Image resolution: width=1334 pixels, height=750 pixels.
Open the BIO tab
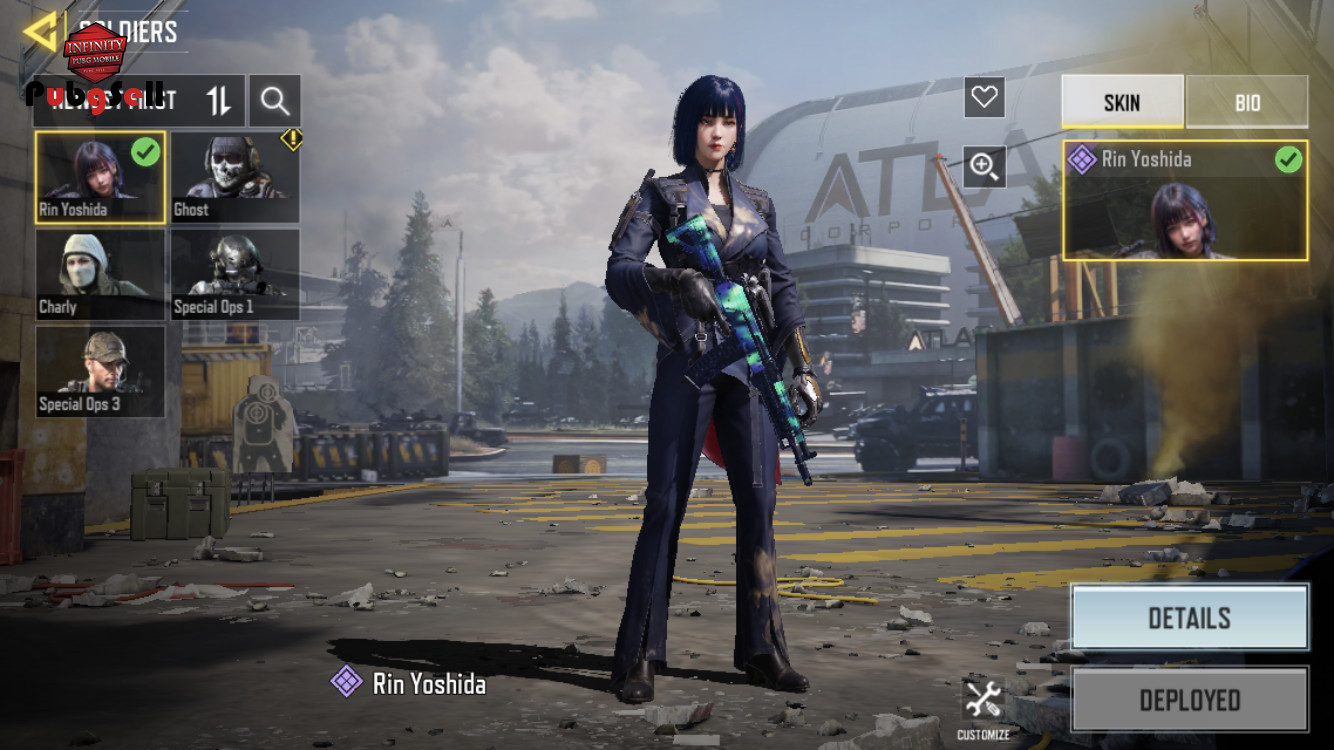1247,102
